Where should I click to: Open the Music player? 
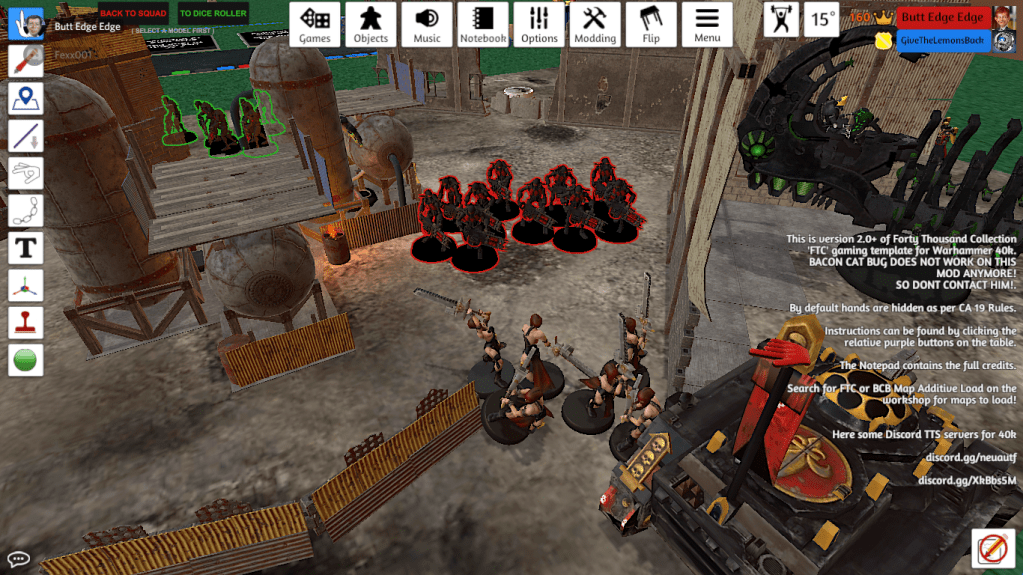pos(427,25)
